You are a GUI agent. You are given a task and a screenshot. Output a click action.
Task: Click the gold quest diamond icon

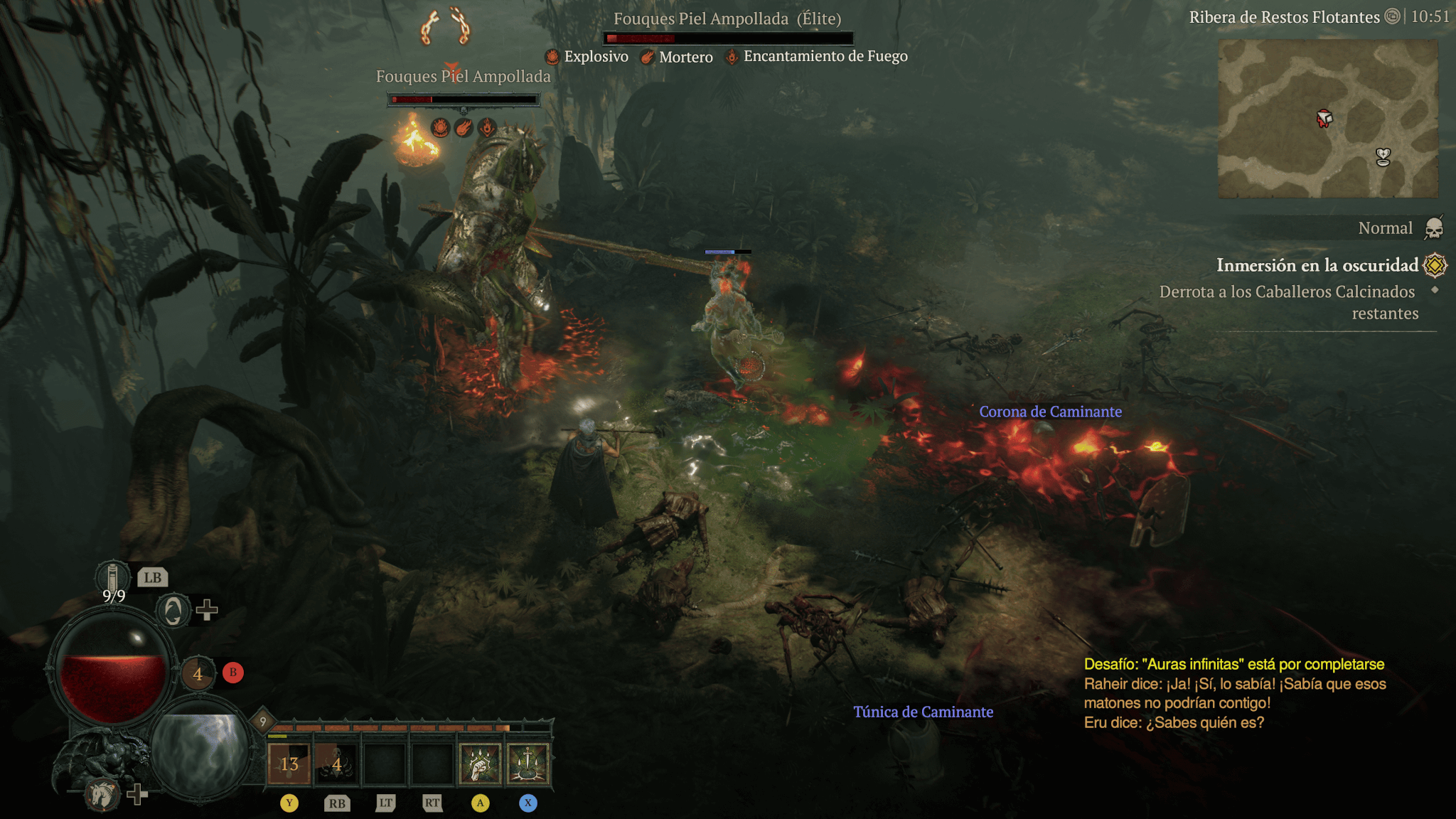click(x=1435, y=265)
